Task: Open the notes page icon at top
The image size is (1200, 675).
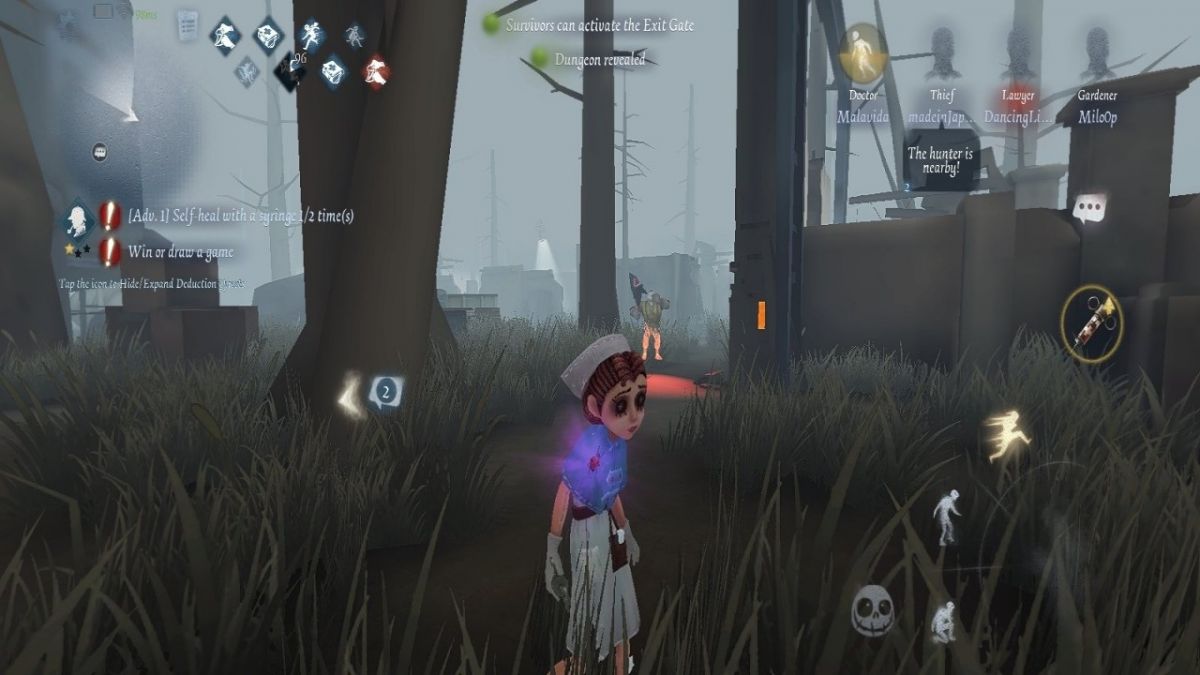Action: click(x=187, y=25)
